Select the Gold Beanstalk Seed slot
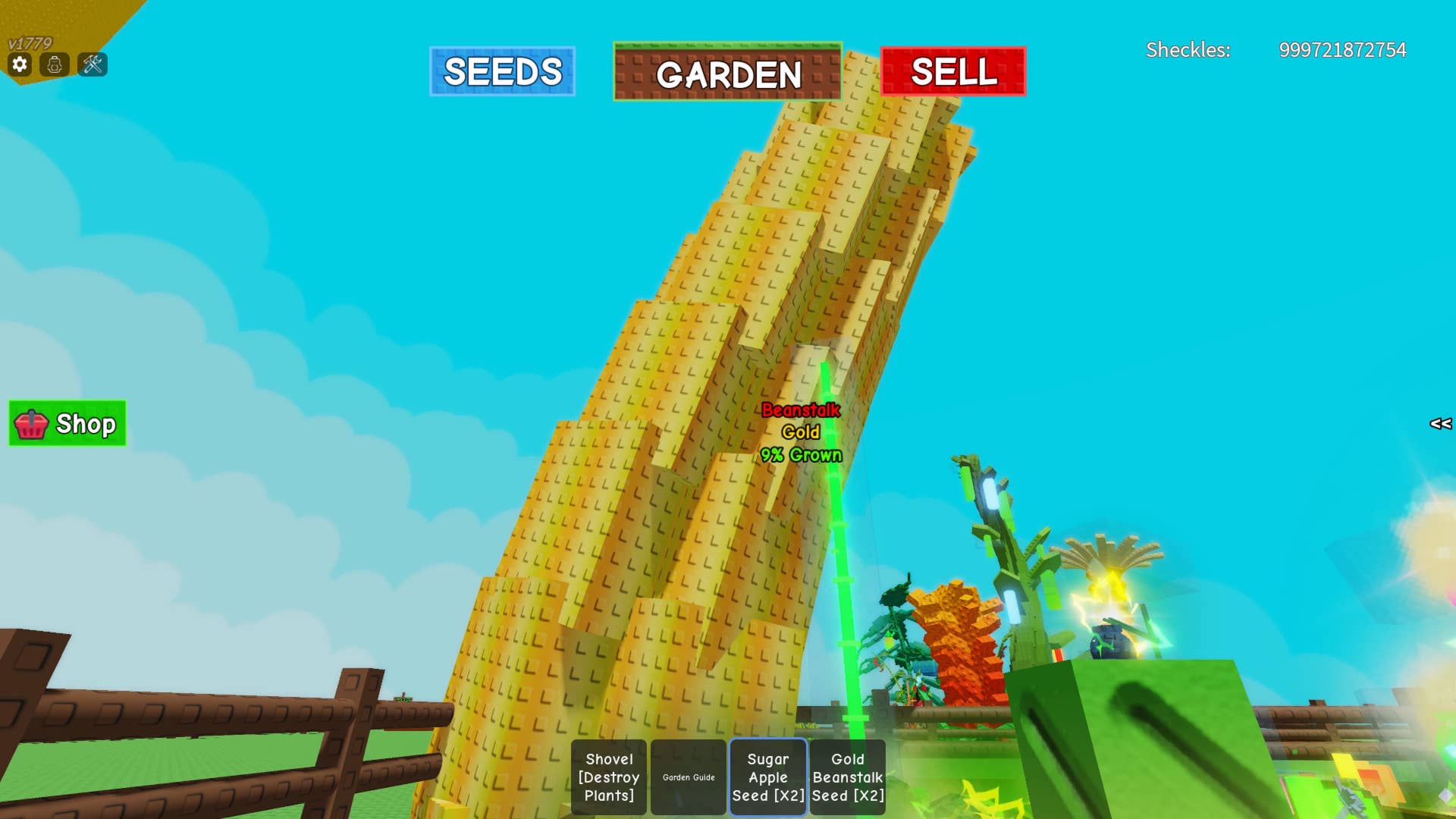Screen dimensions: 1456x819 point(848,777)
